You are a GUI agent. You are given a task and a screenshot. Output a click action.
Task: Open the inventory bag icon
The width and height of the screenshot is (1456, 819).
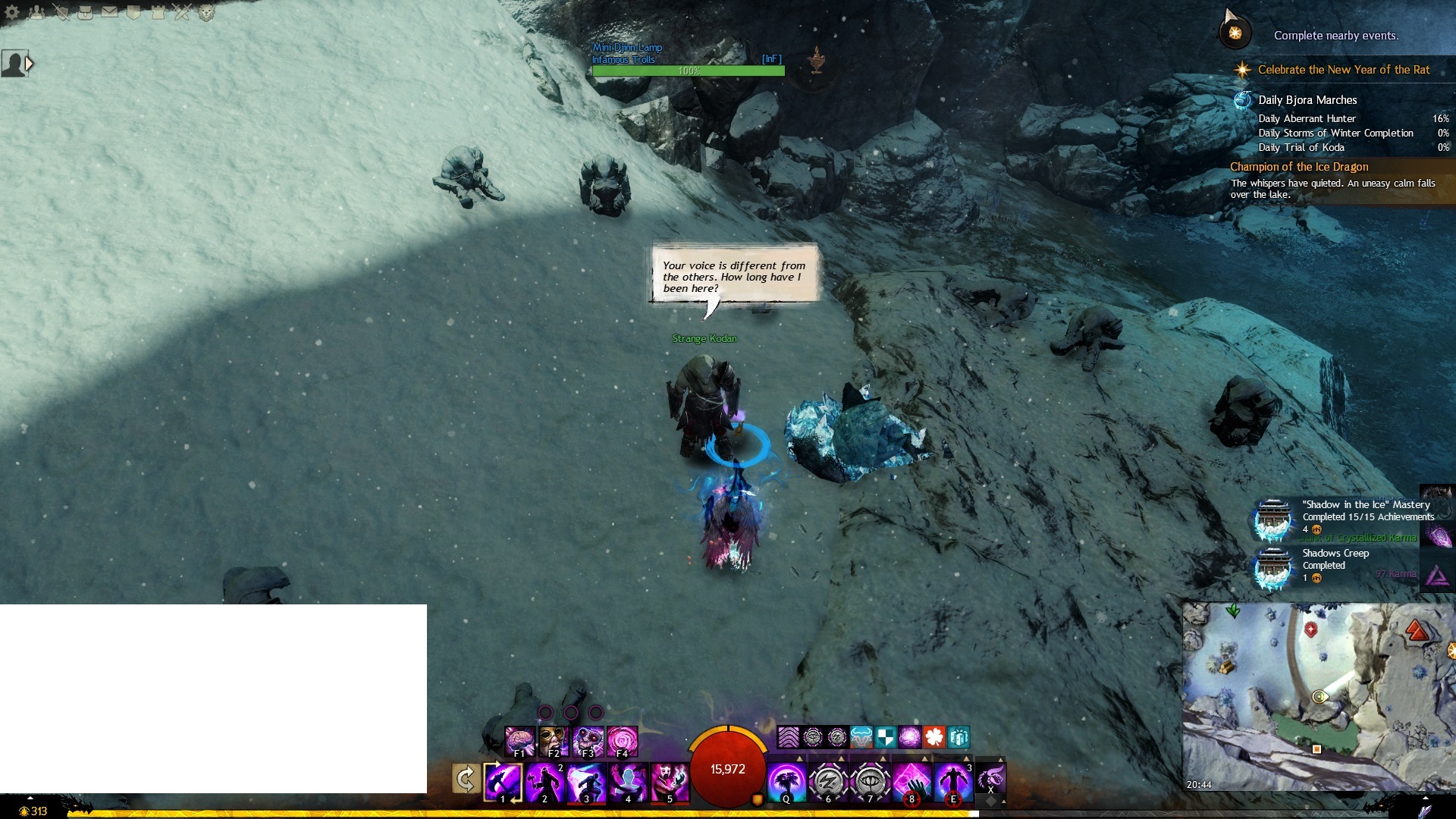85,11
